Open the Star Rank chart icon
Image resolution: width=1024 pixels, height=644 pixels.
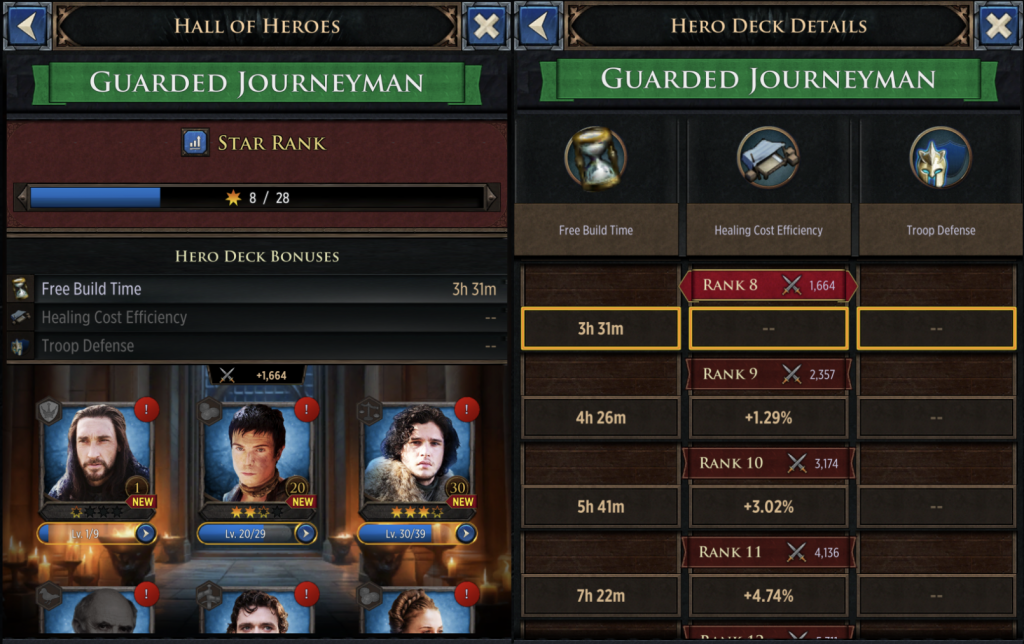pyautogui.click(x=195, y=143)
